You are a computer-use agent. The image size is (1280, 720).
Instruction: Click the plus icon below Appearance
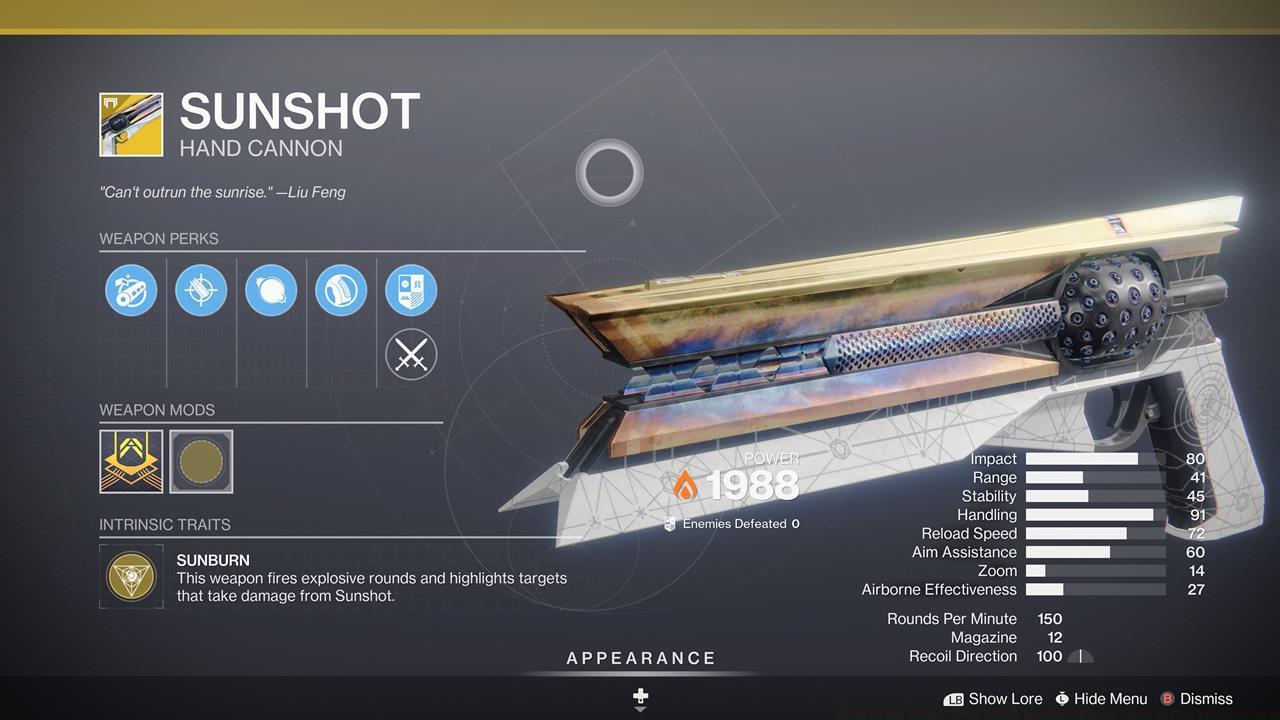point(639,694)
